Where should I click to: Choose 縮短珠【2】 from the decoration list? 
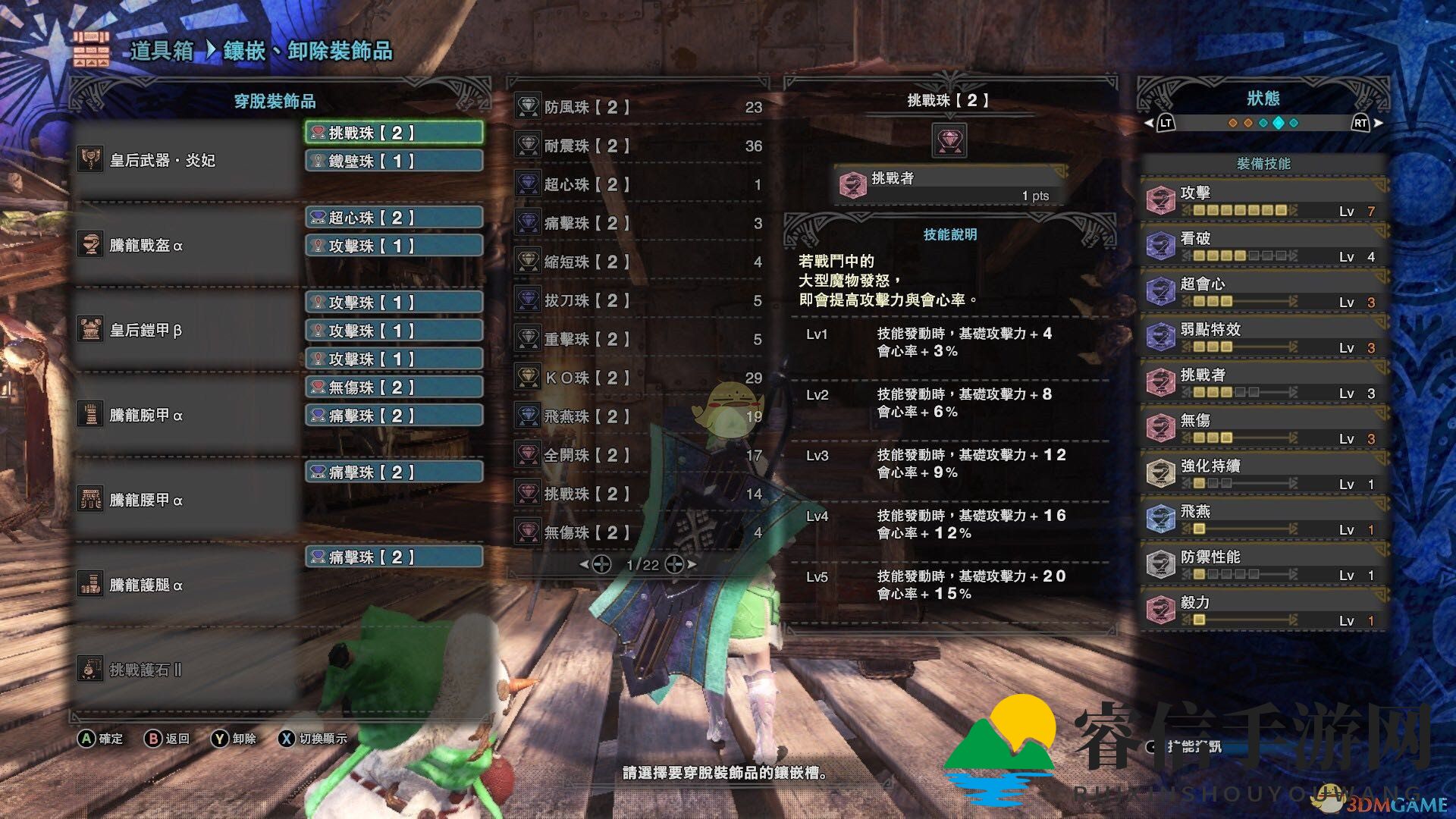[637, 262]
